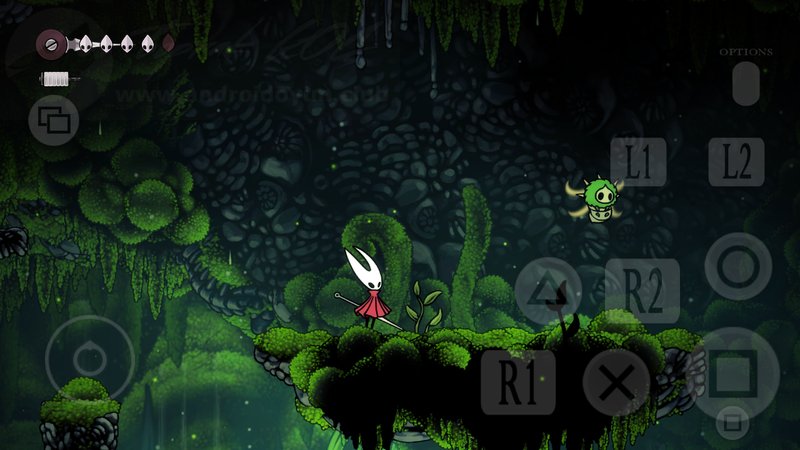The image size is (800, 450).
Task: Tap the triangle touch button
Action: click(x=548, y=291)
